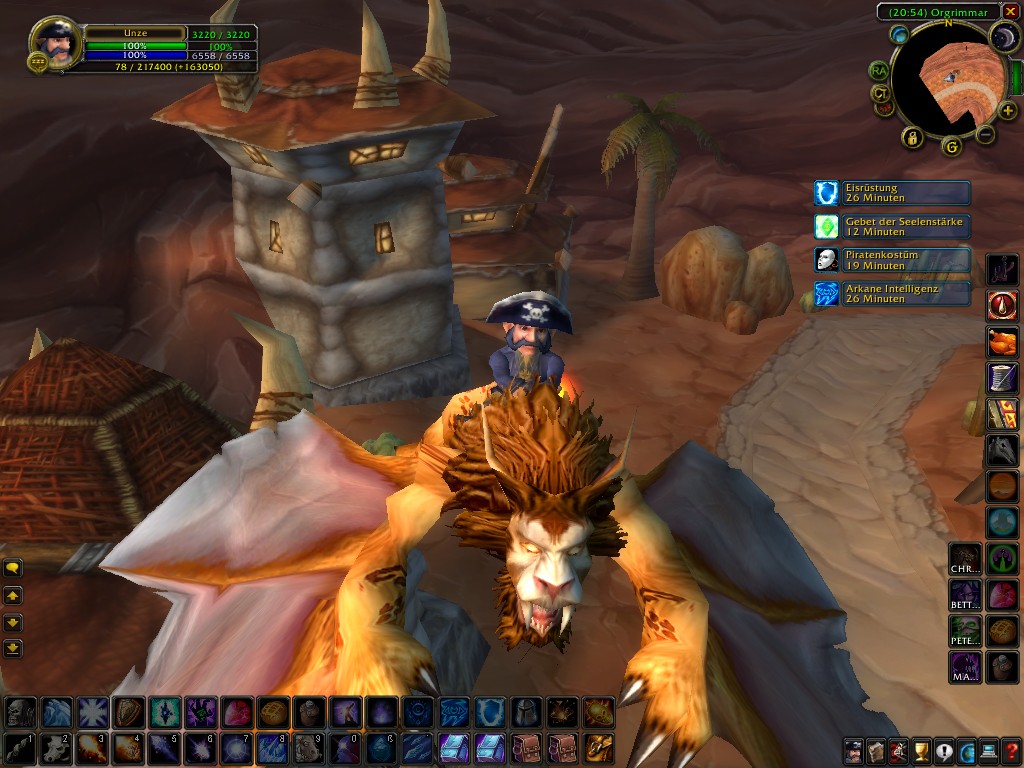Select the Arkane Intelligenz buff
The image size is (1024, 768).
tap(892, 293)
